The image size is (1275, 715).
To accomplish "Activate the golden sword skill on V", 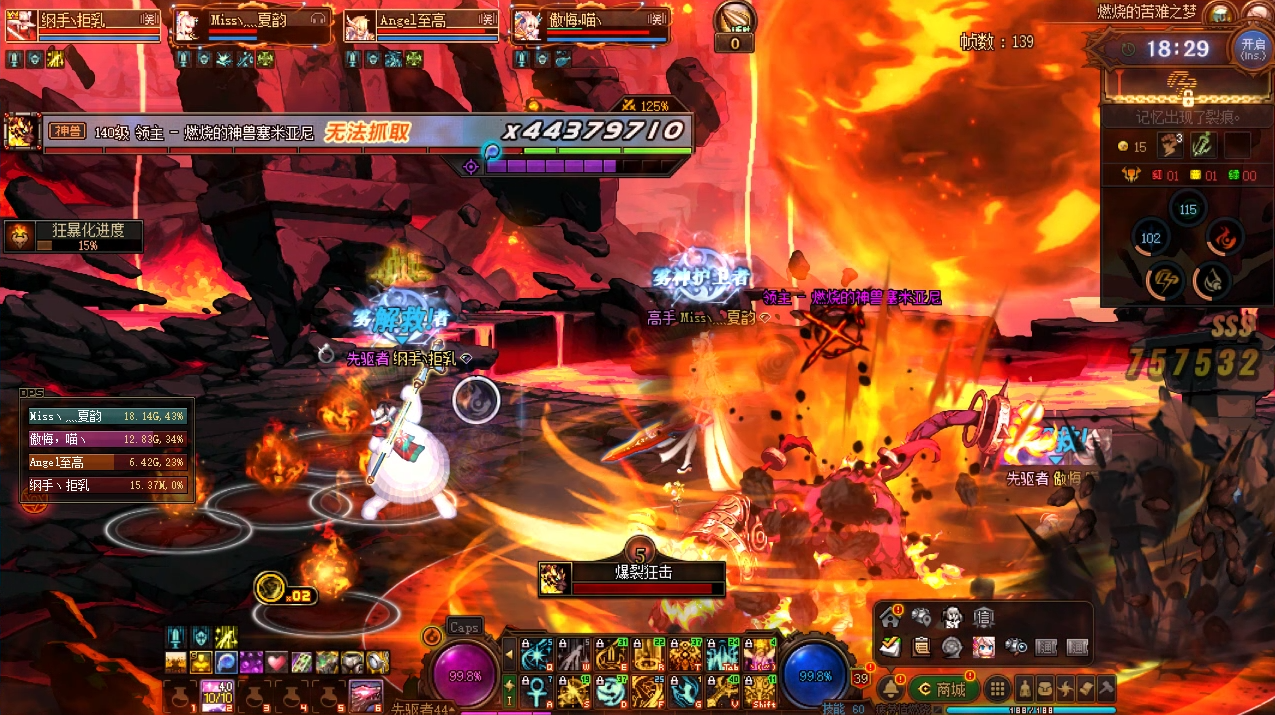I will coord(723,689).
